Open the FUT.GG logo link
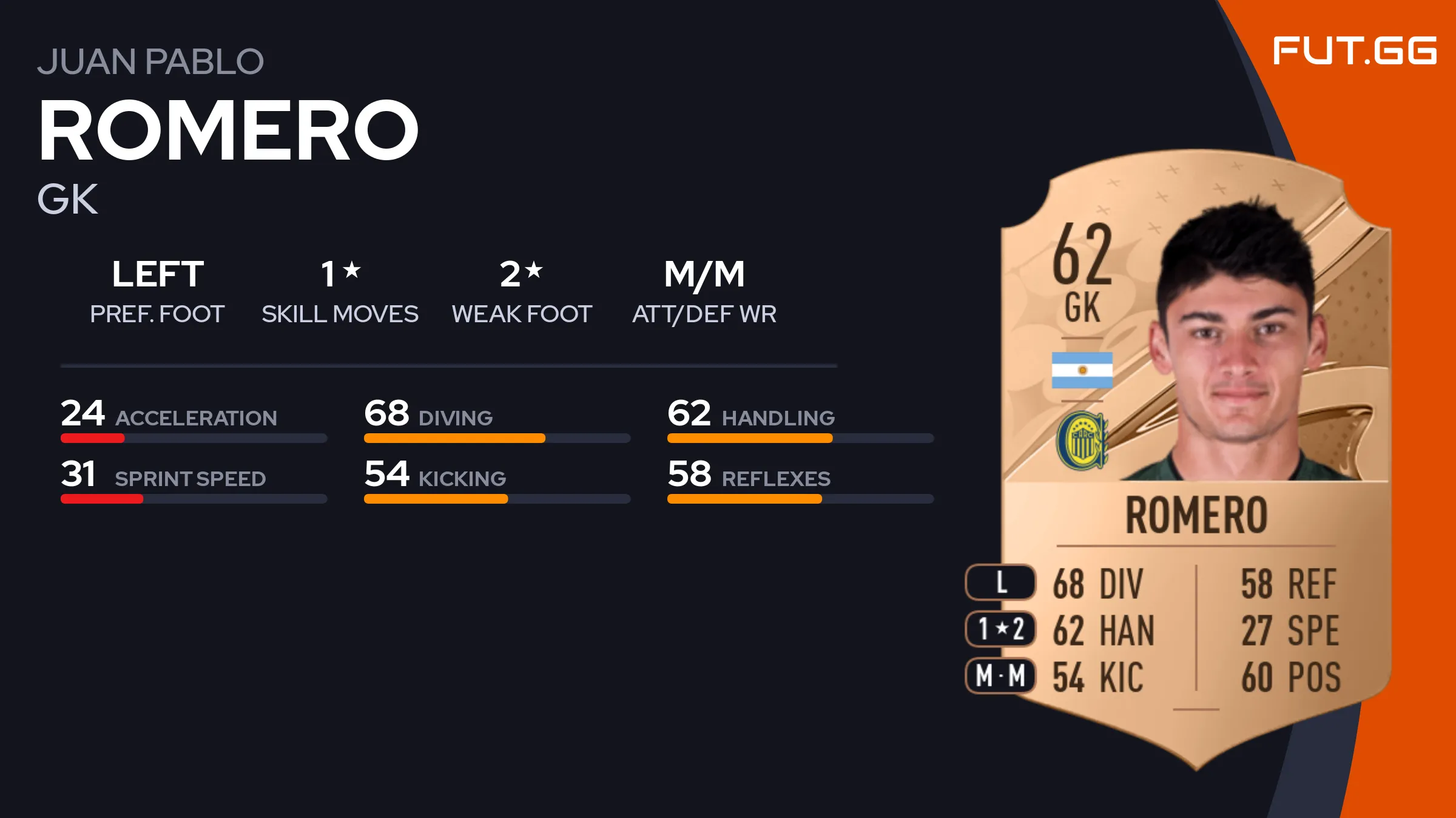The image size is (1456, 818). click(x=1354, y=50)
